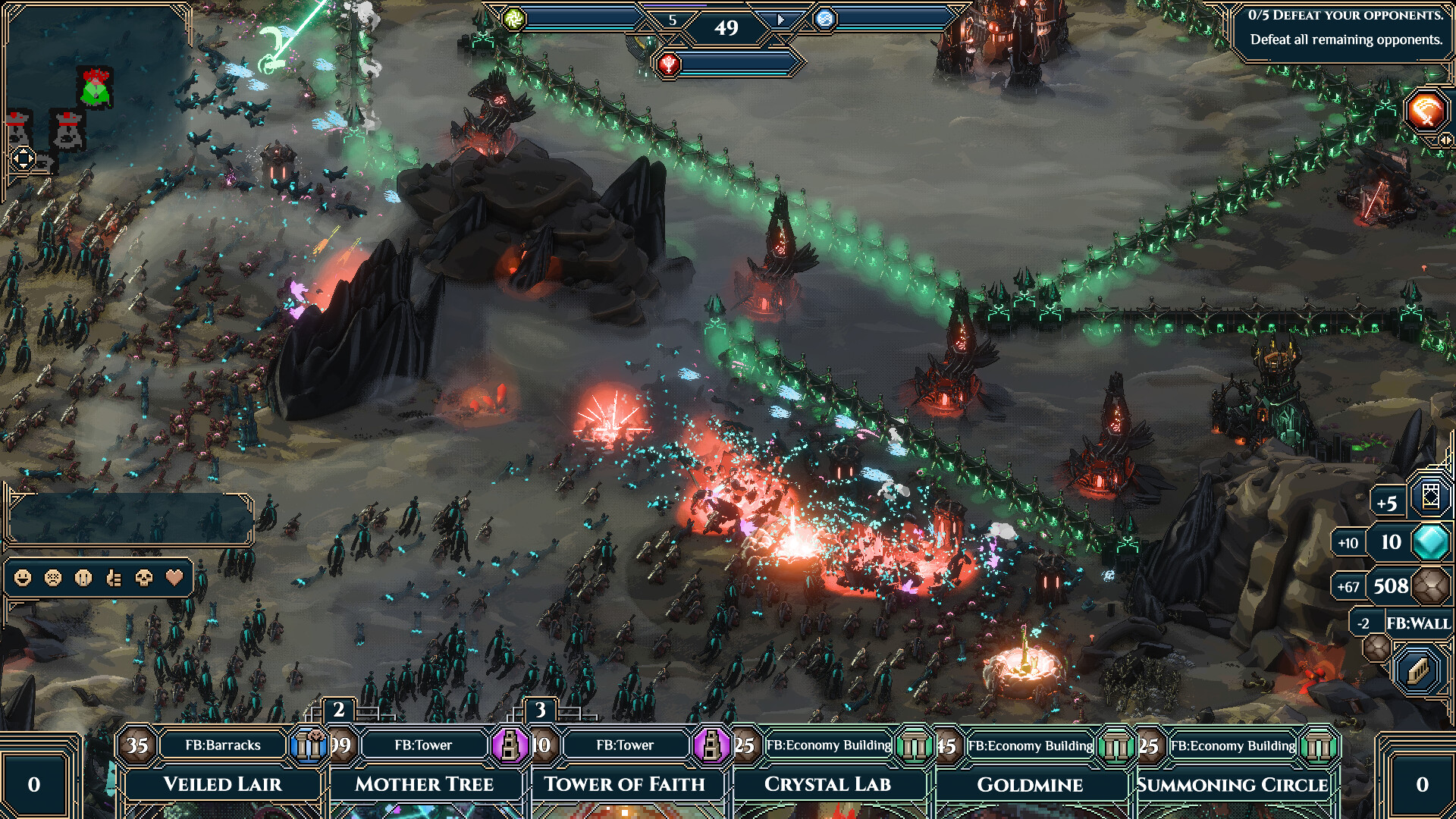Viewport: 1456px width, 819px height.
Task: Send the crying face emote
Action: tap(83, 579)
